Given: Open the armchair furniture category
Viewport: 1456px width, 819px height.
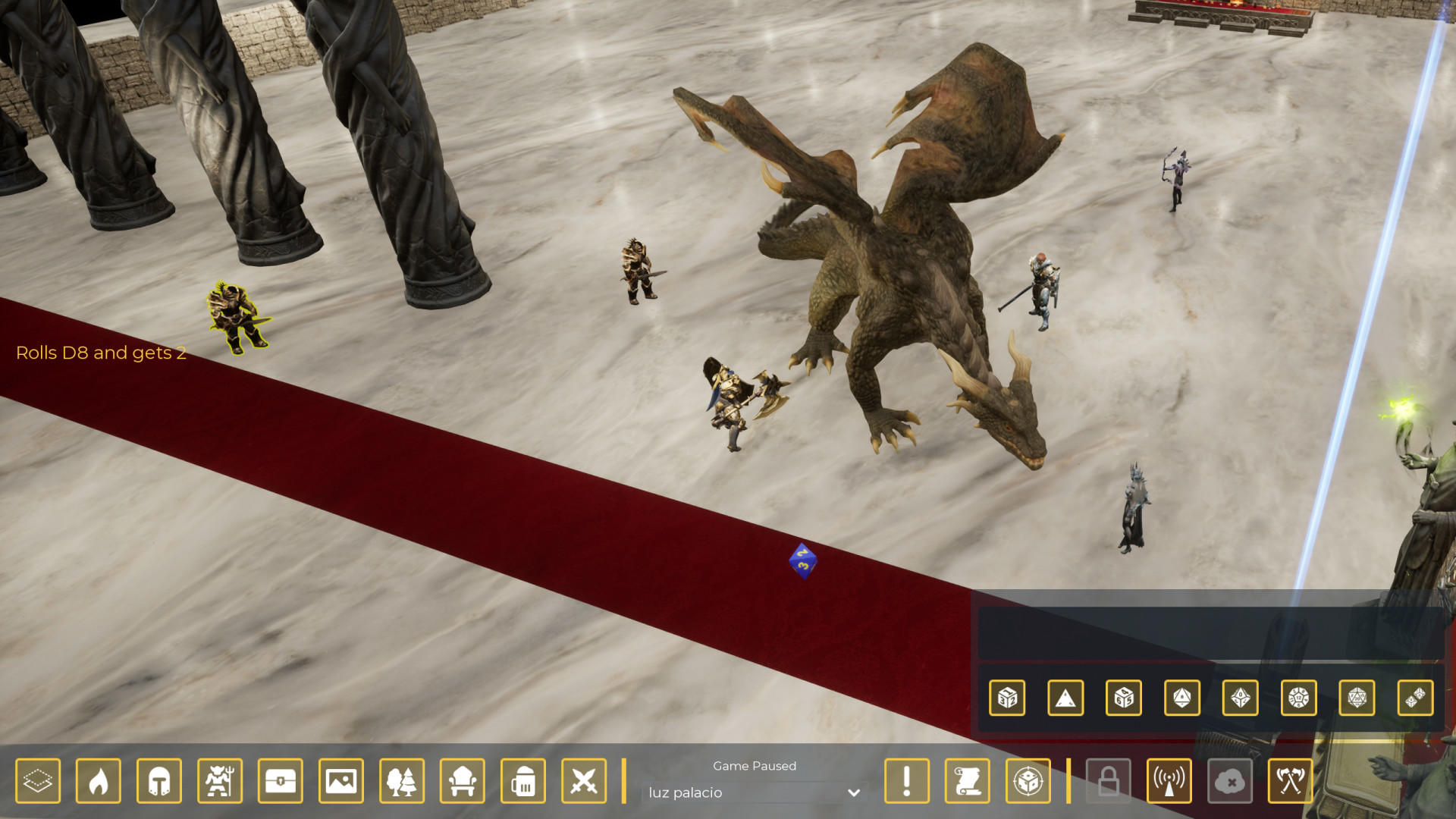Looking at the screenshot, I should (x=463, y=780).
